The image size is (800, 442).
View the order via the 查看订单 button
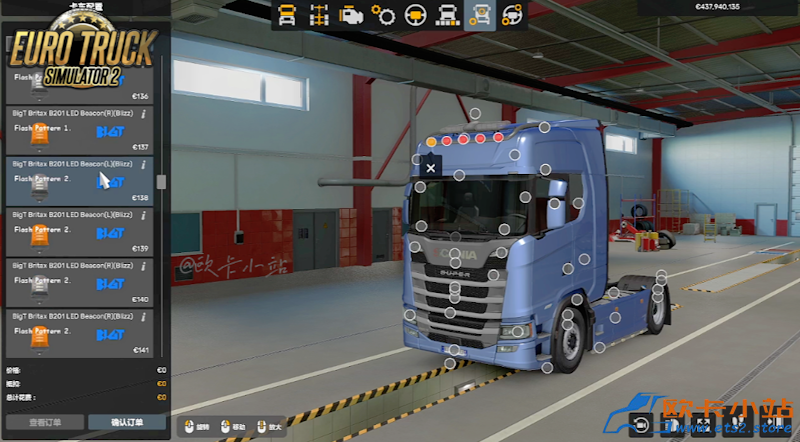click(x=42, y=422)
